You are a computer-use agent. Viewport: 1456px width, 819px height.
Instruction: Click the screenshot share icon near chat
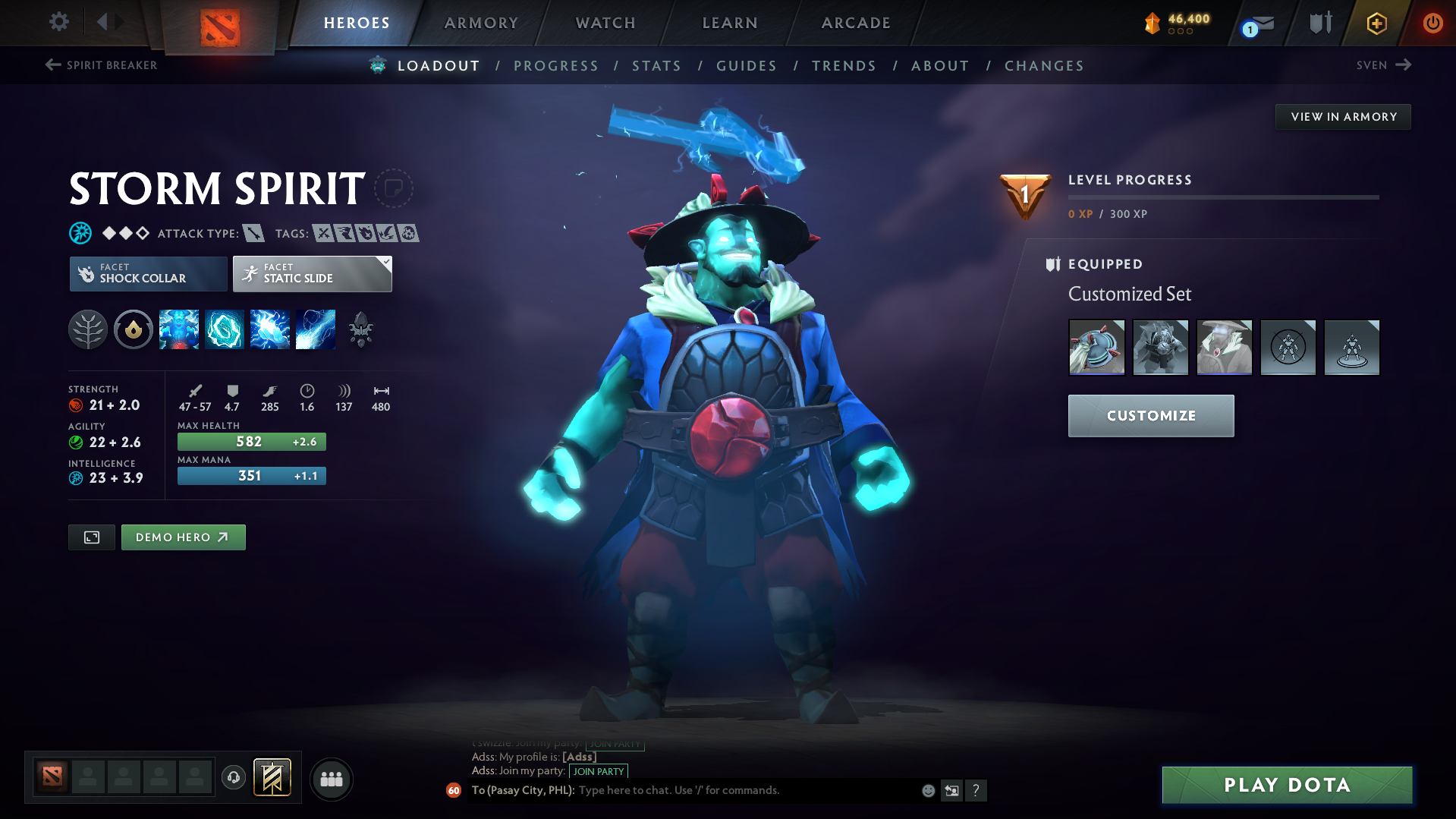tap(951, 790)
